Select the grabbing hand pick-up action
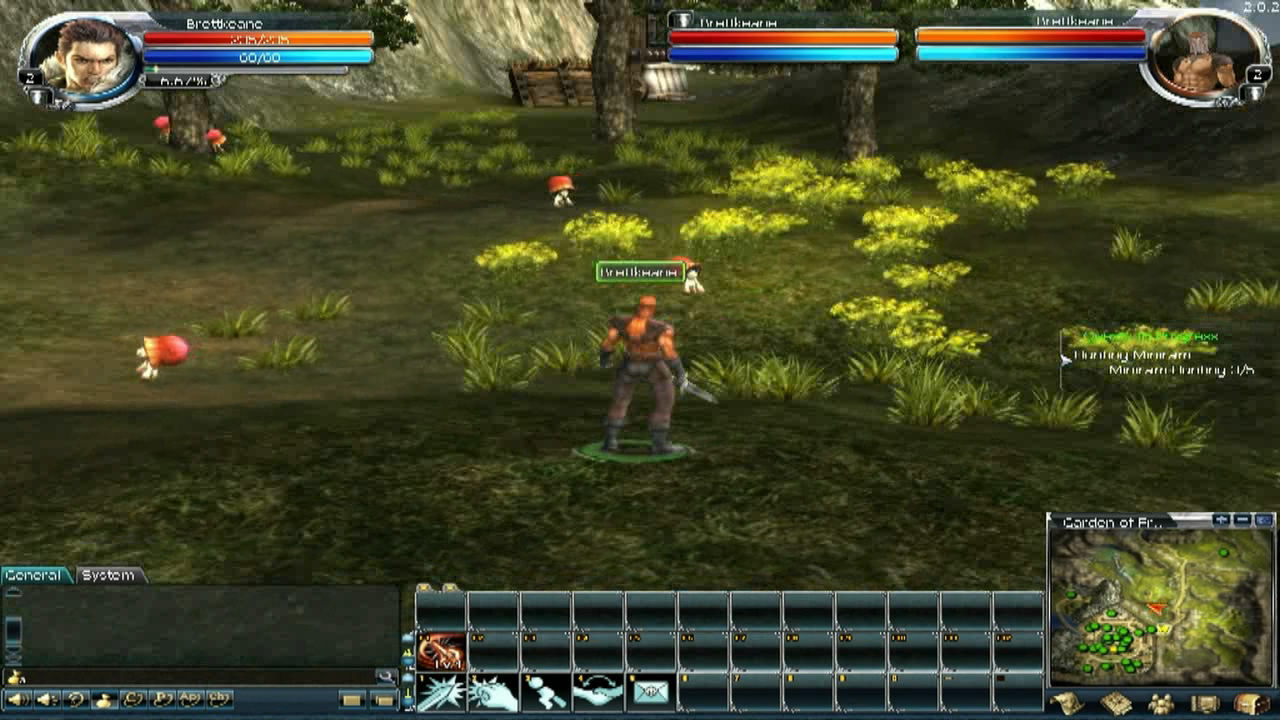This screenshot has height=720, width=1280. (x=493, y=693)
